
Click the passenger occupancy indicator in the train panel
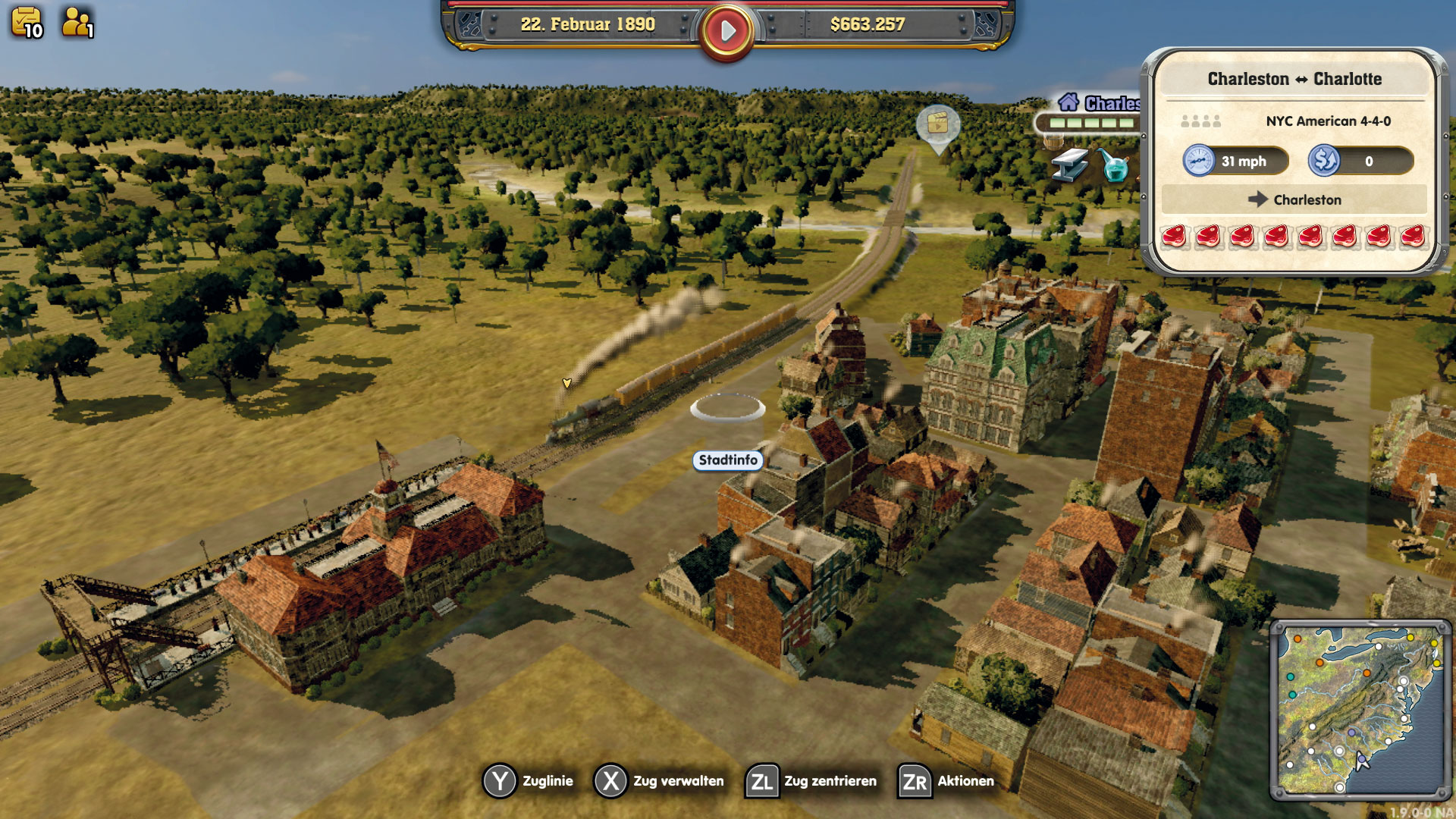coord(1202,120)
